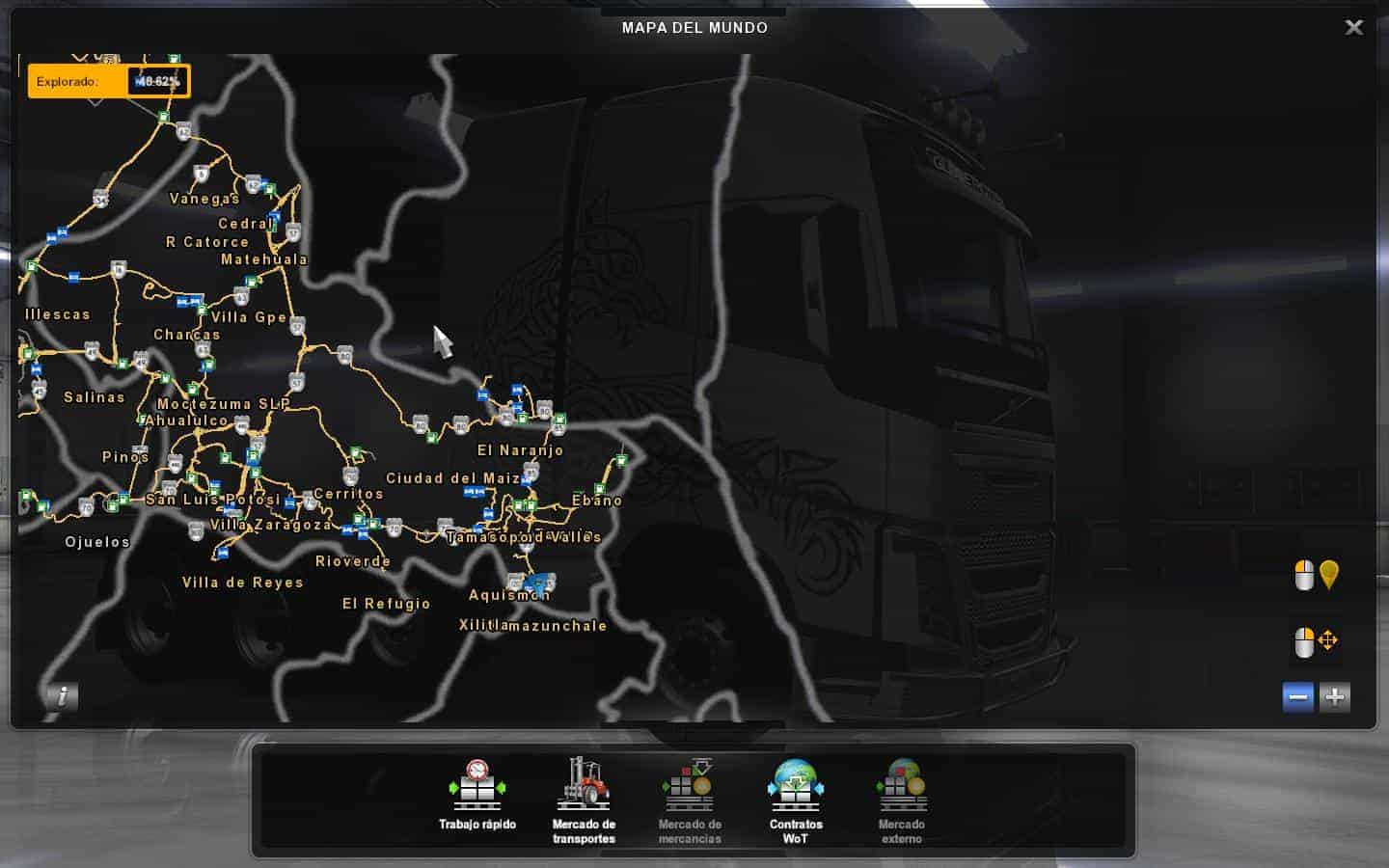Viewport: 1389px width, 868px height.
Task: Select the San Luis Potosí city label
Action: [x=212, y=500]
